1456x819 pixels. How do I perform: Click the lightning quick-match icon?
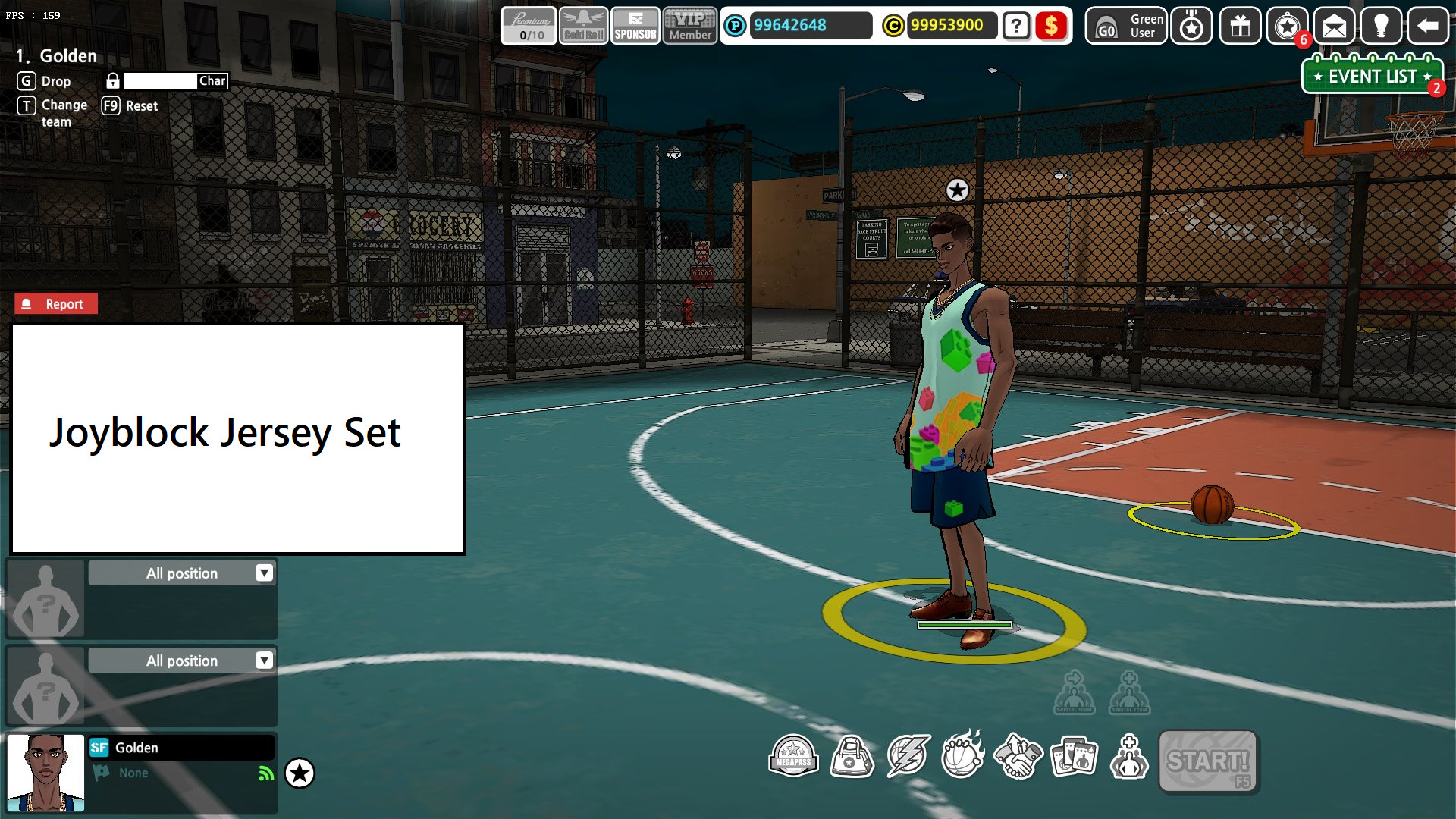point(908,756)
